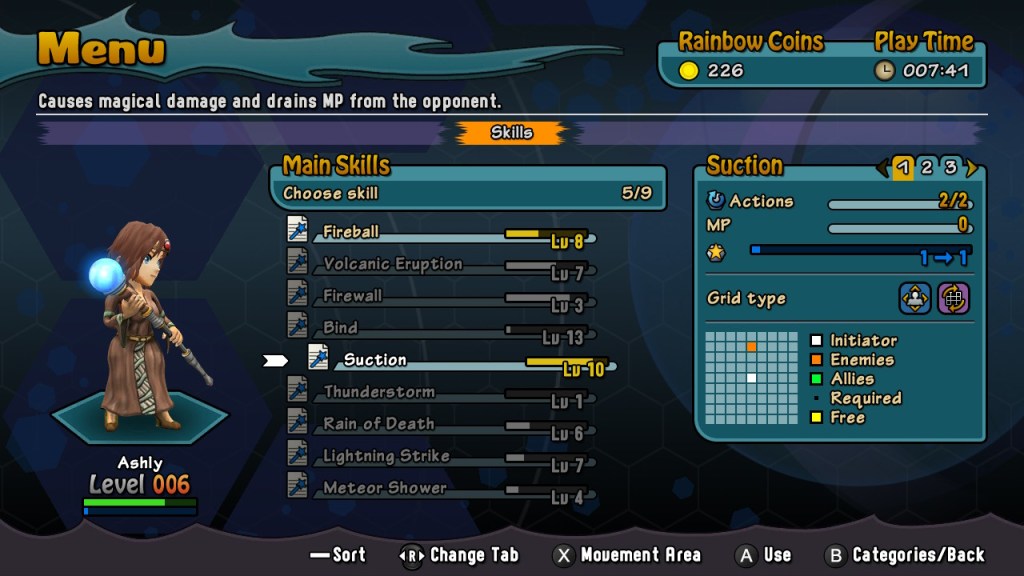Select the Bind skill
This screenshot has height=576, width=1024.
(341, 328)
